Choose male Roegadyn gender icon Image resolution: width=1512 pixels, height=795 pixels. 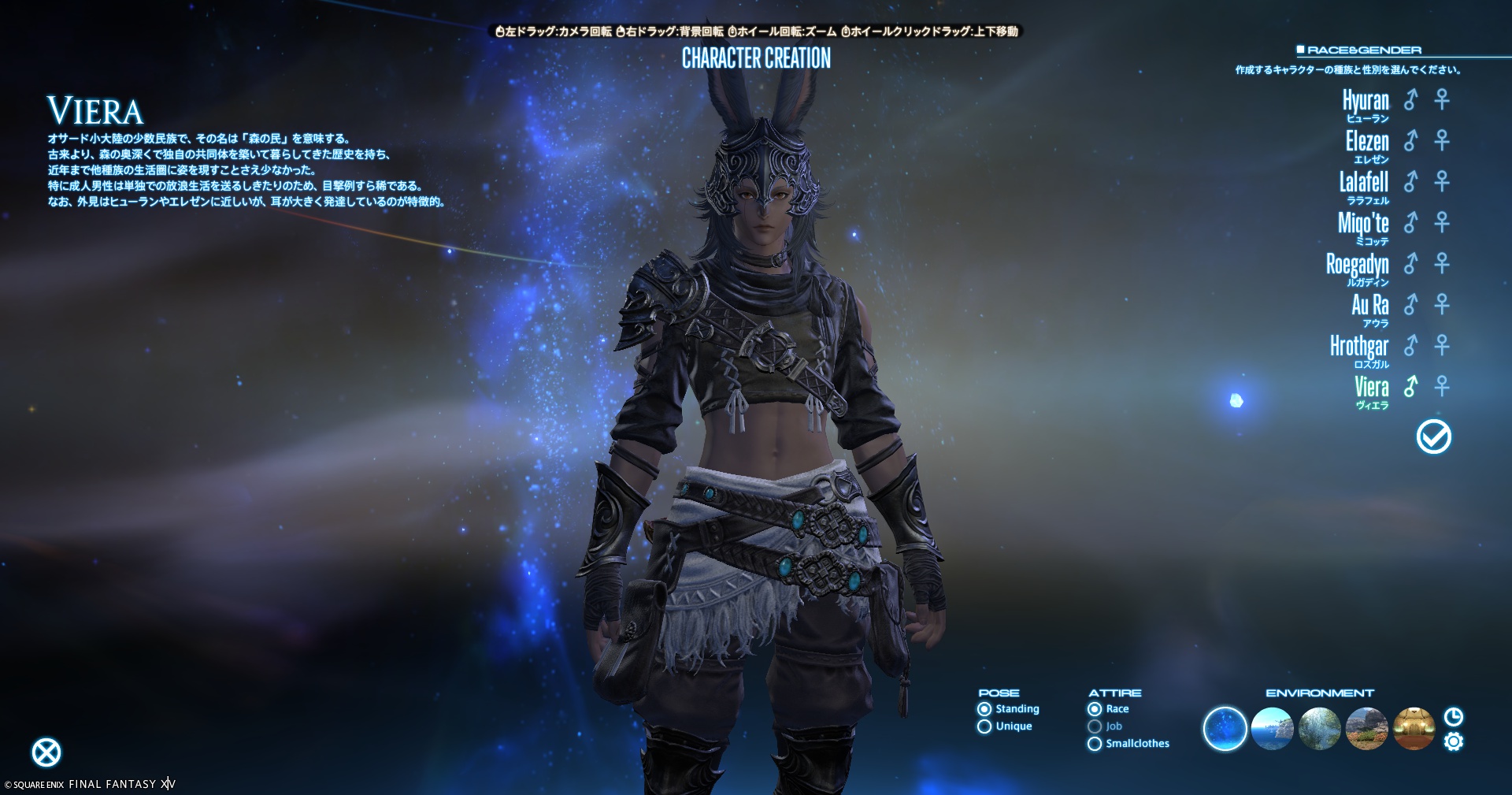[x=1410, y=264]
